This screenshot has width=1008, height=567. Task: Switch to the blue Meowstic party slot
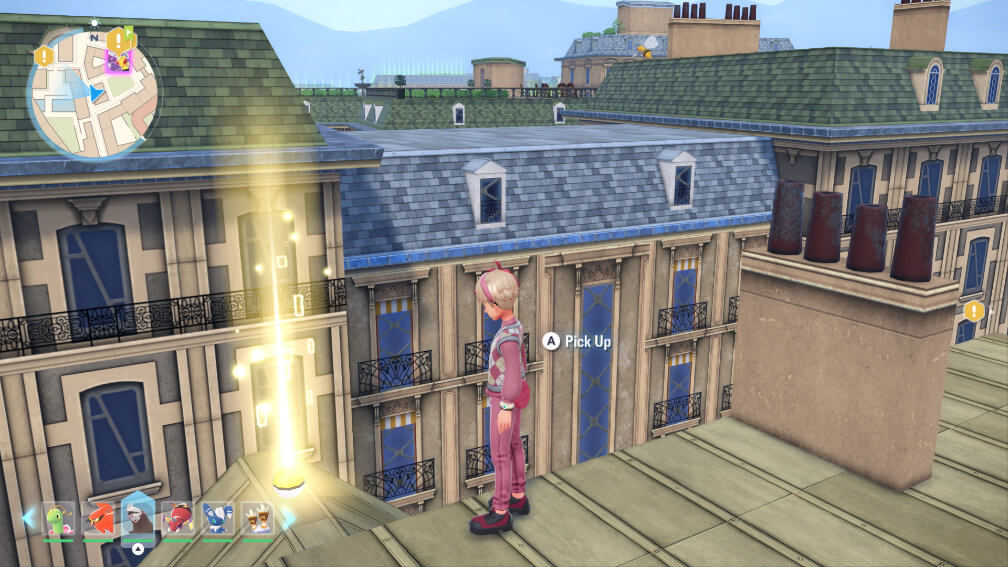click(x=218, y=519)
